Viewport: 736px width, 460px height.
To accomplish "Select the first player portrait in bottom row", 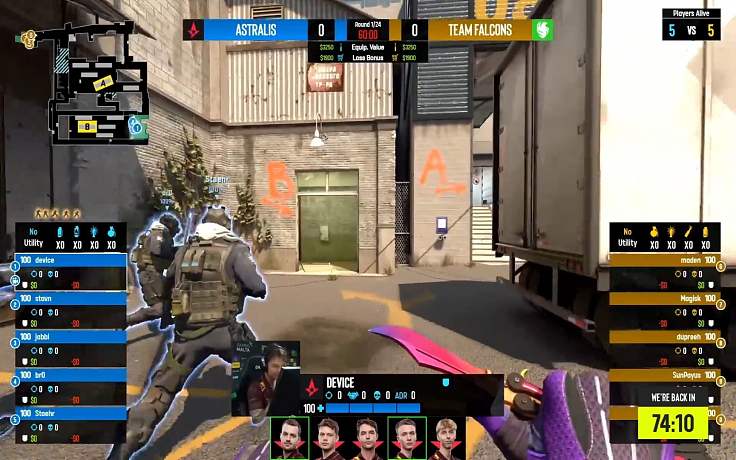I will [x=290, y=437].
